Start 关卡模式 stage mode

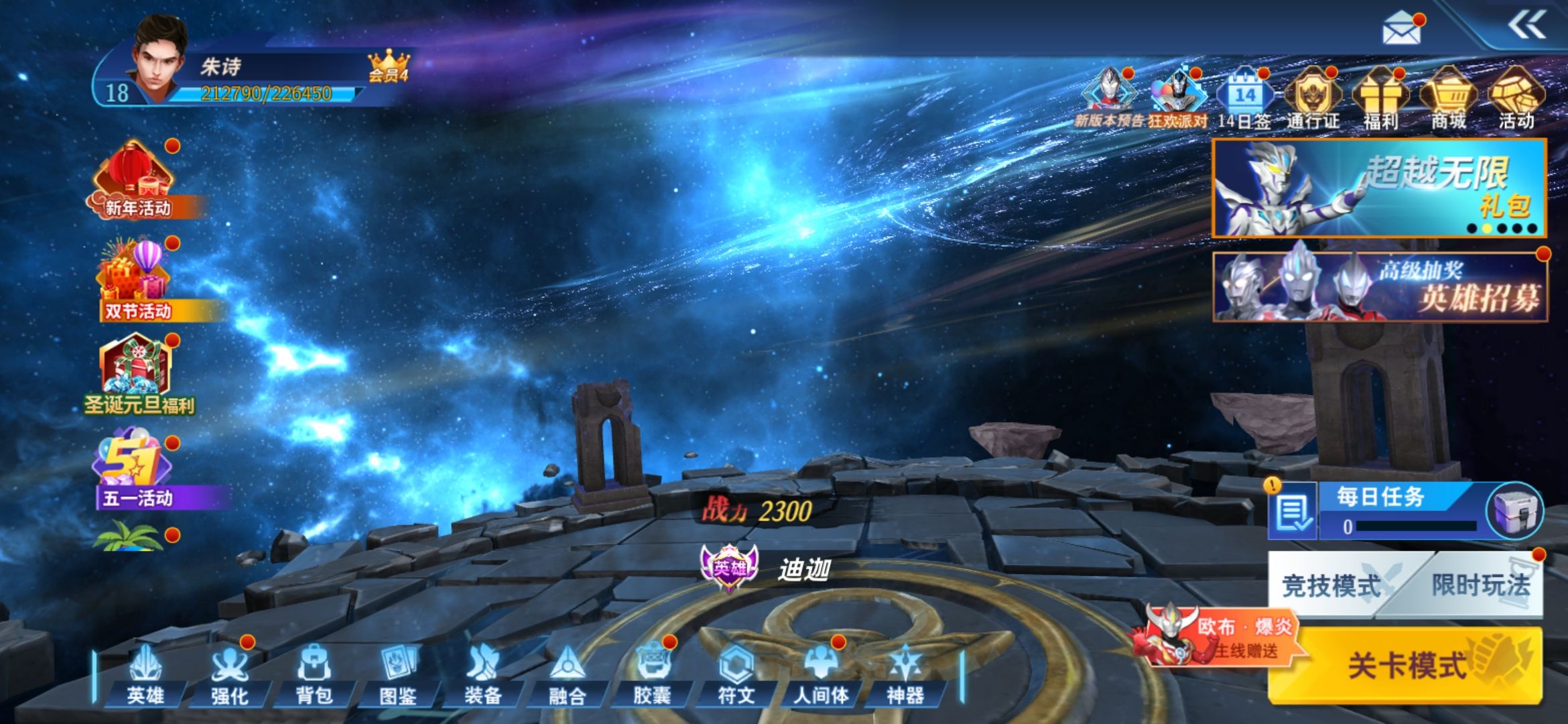click(x=1407, y=665)
